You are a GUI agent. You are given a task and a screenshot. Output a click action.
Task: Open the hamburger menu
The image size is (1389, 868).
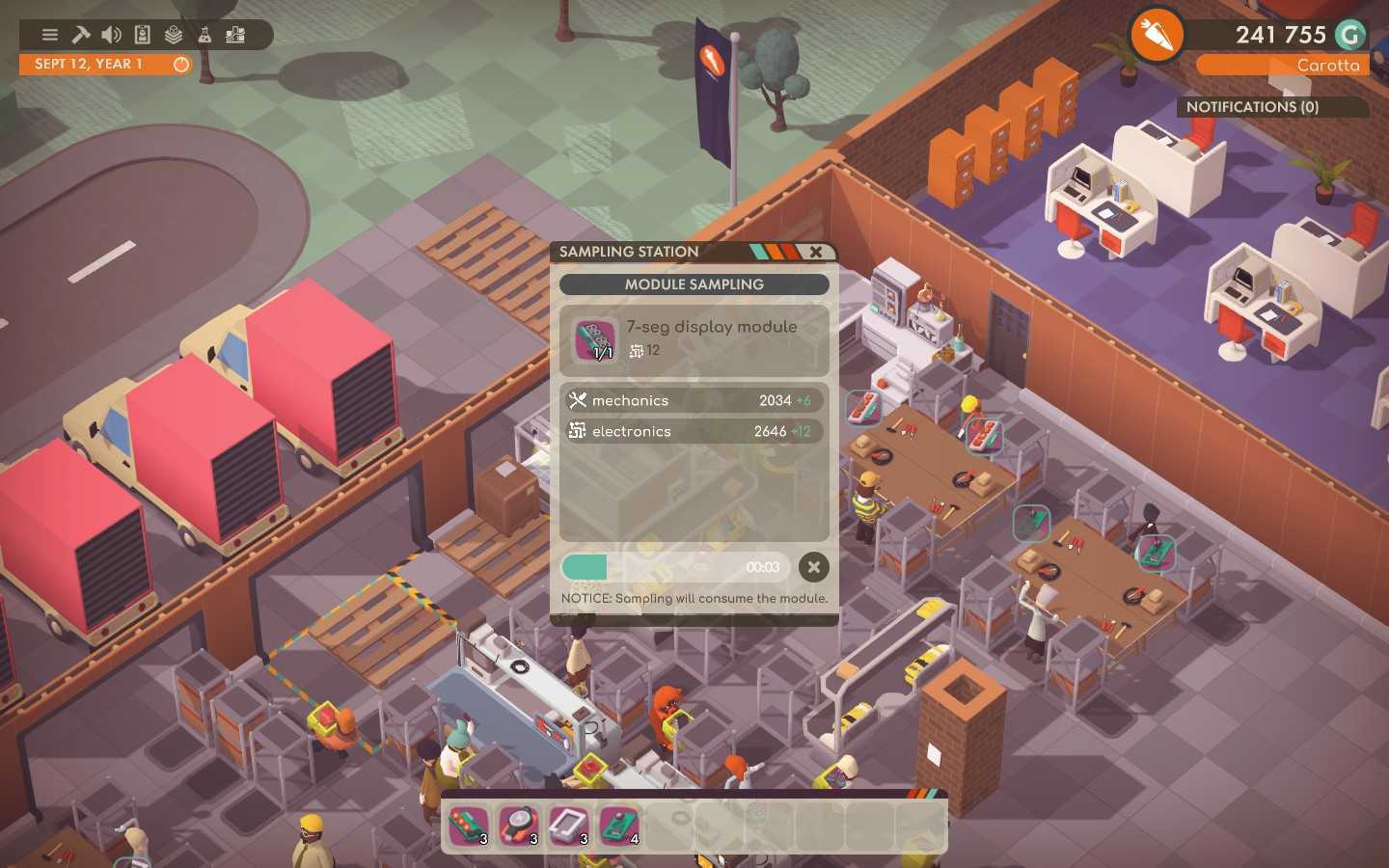pyautogui.click(x=49, y=34)
